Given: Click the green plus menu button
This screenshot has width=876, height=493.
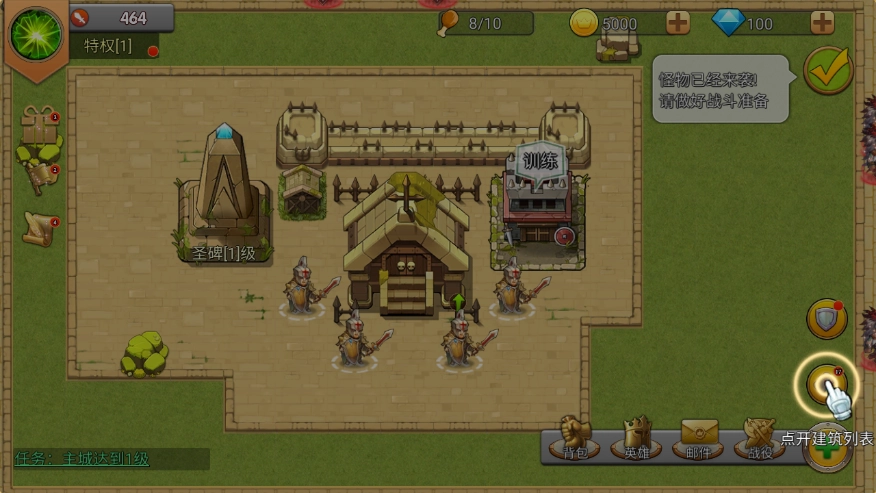Looking at the screenshot, I should [827, 450].
